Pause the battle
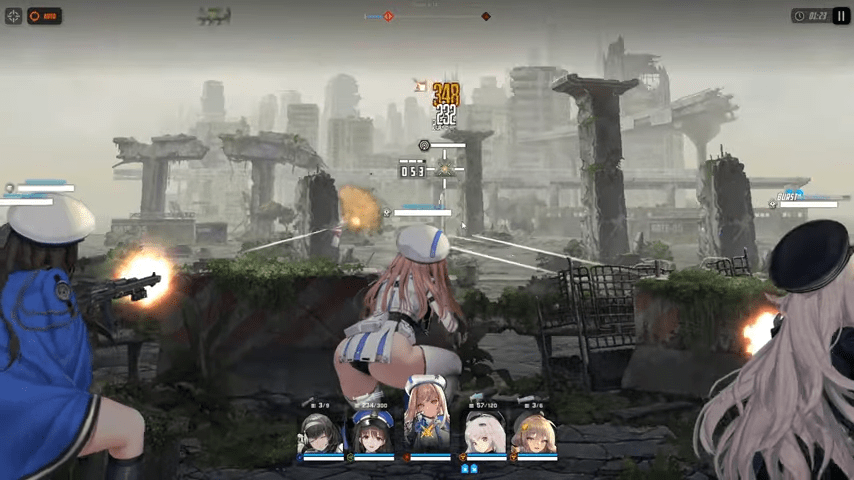Screen dimensions: 854x480 coord(841,16)
